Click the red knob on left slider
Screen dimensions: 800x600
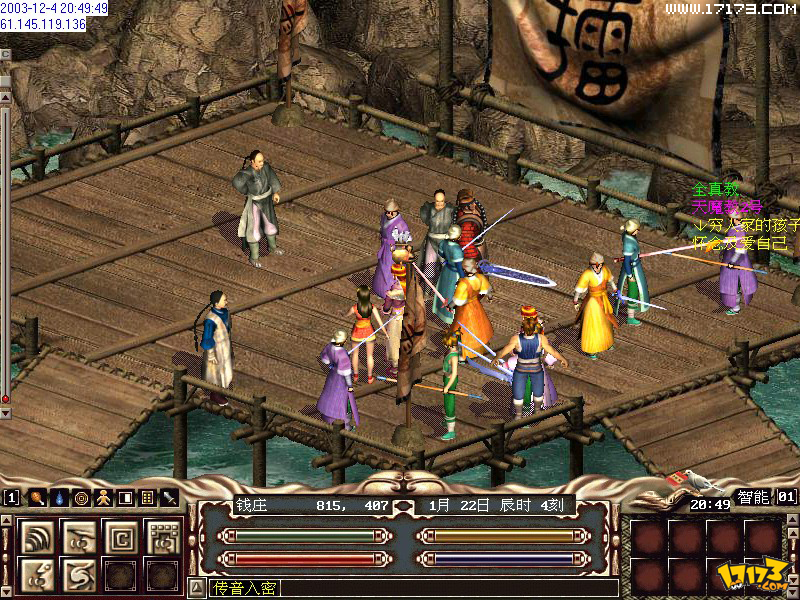(6, 399)
